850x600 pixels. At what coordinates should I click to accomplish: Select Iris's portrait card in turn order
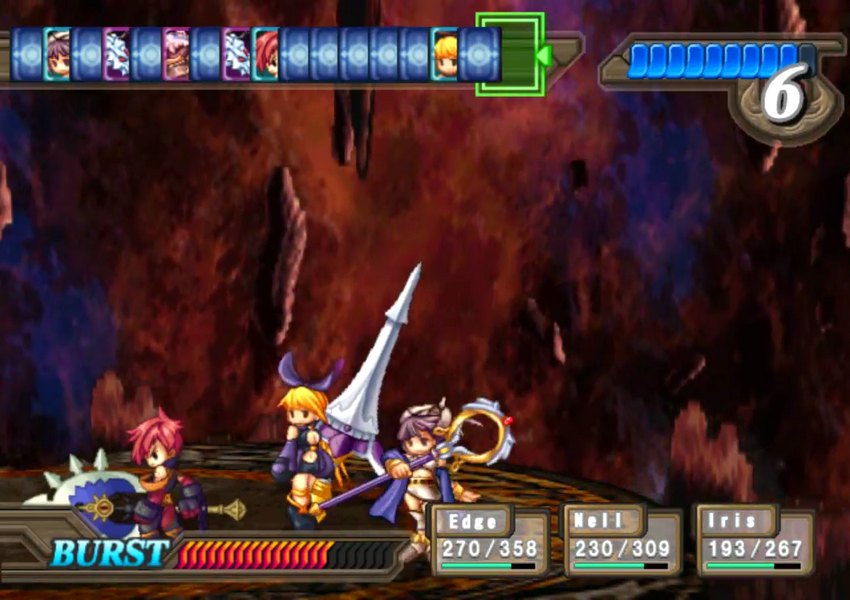pyautogui.click(x=56, y=54)
